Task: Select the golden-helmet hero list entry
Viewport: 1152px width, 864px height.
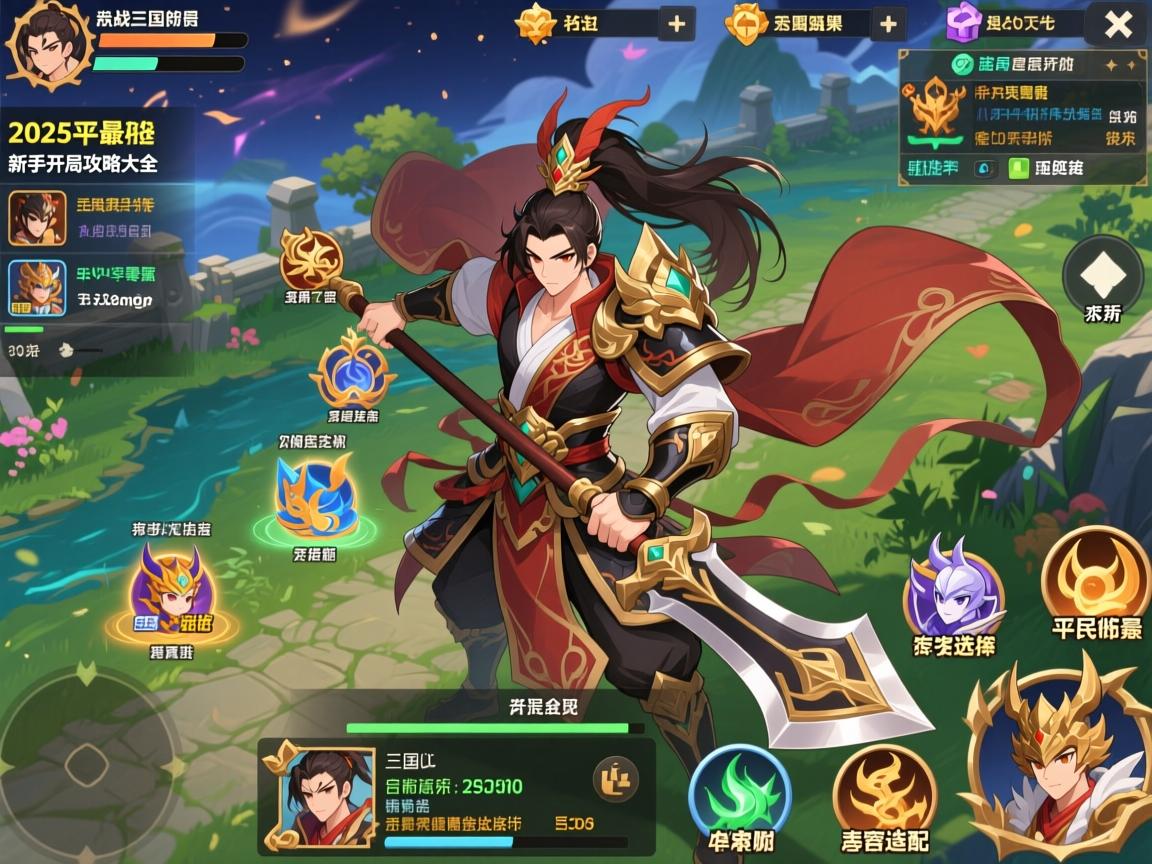Action: click(38, 287)
